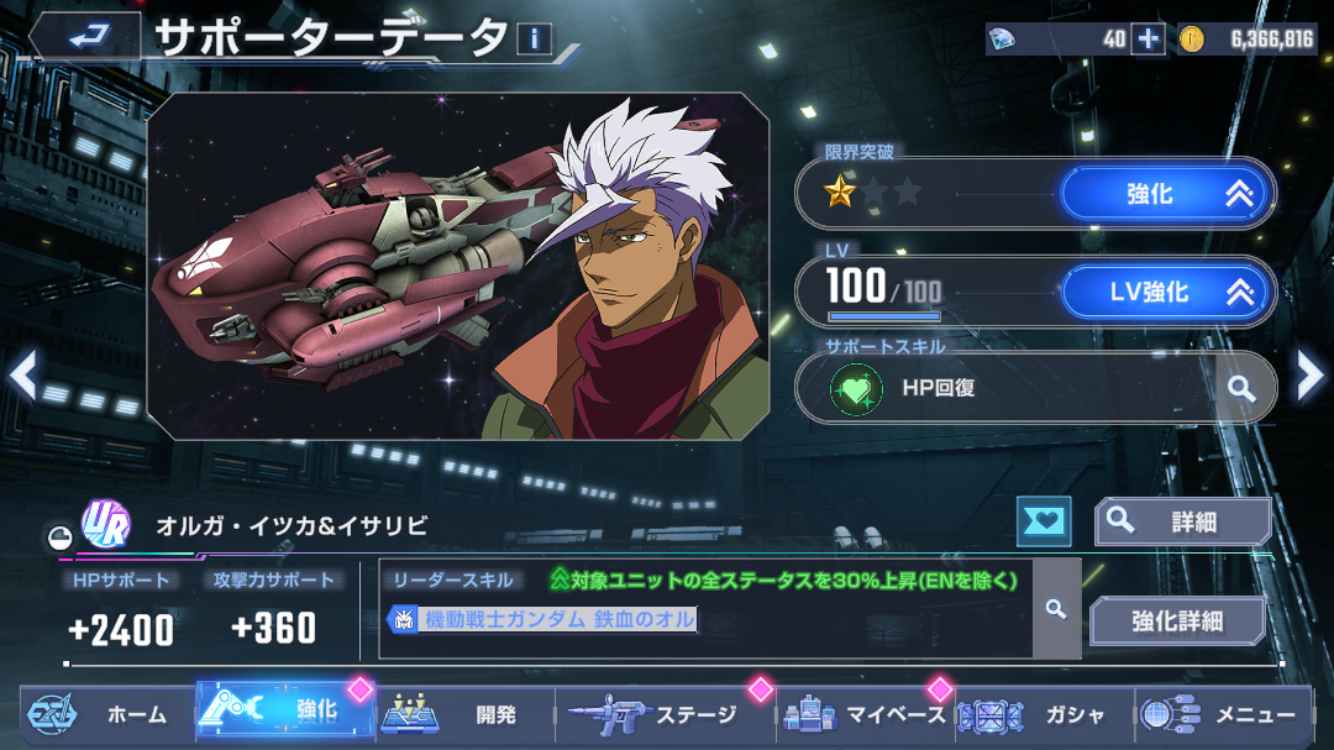The image size is (1334, 750).
Task: Tap the LV強化 level up button
Action: click(x=1166, y=292)
